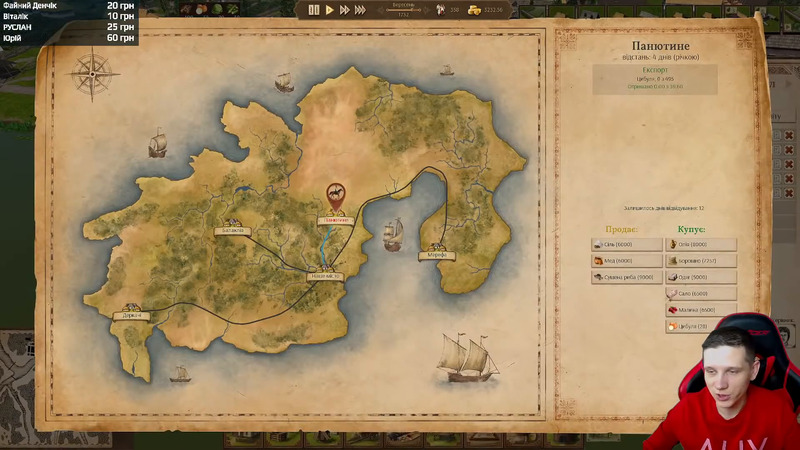Choose Малина in the buys list
The image size is (800, 450).
pyautogui.click(x=700, y=310)
